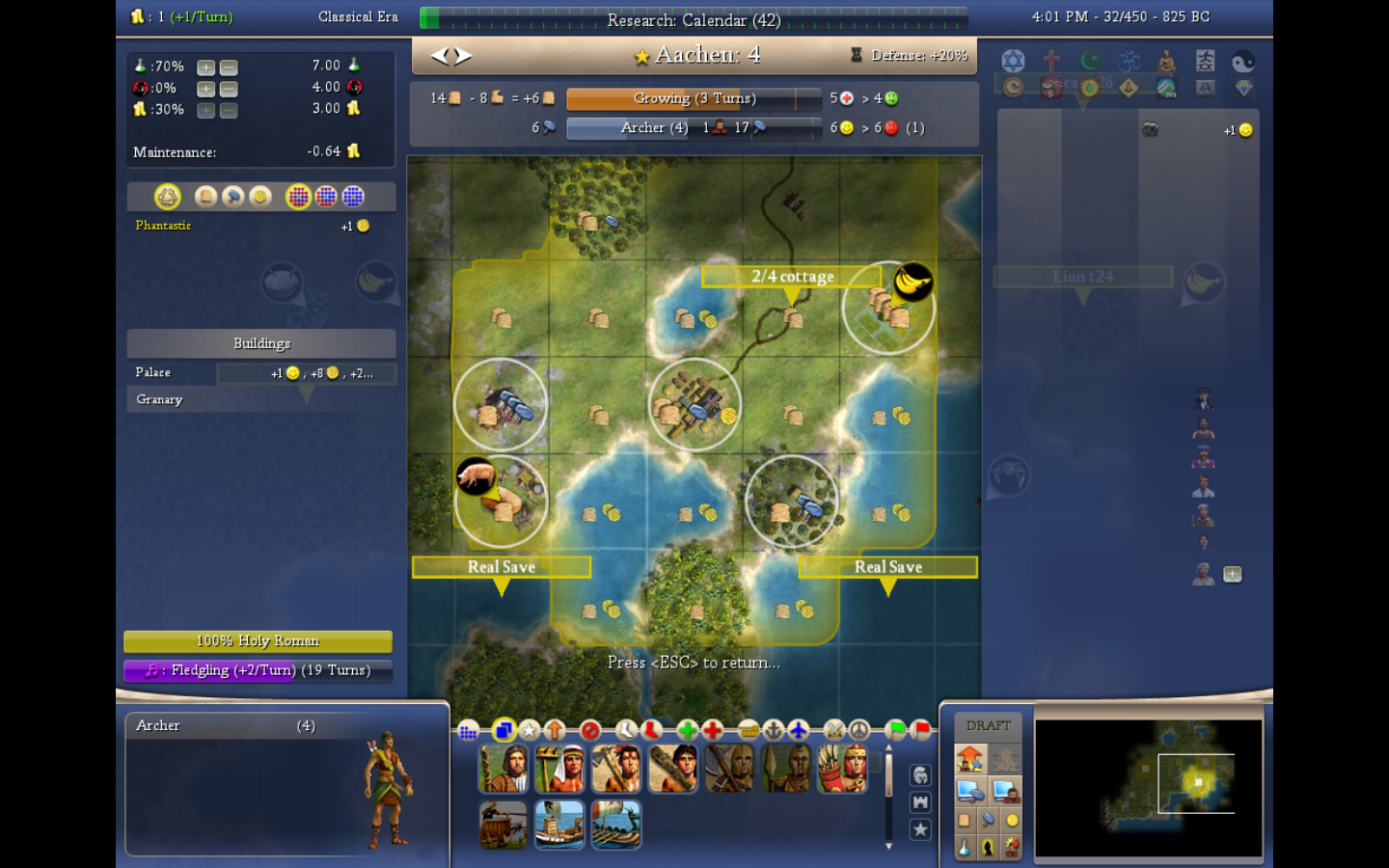Emphasize food with the bread icon
The image size is (1389, 868).
point(965,820)
